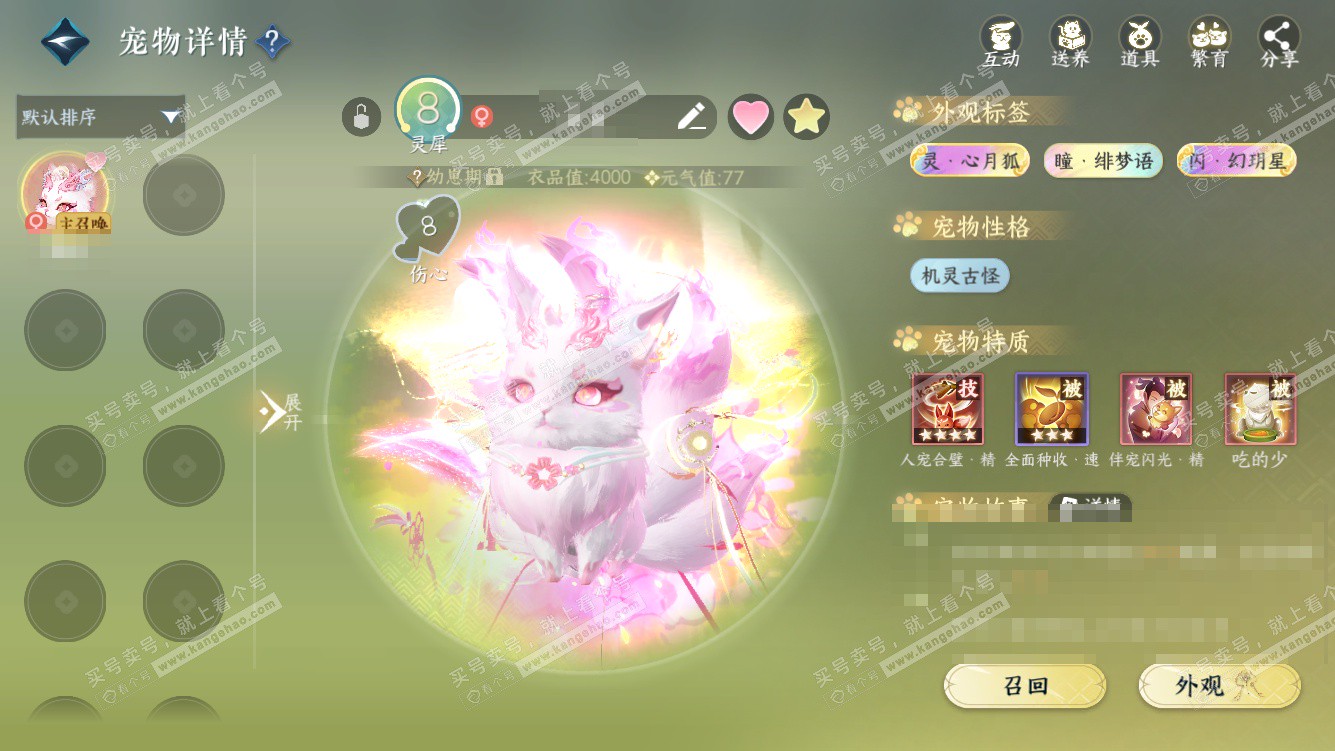Share the pet via 分享 icon
This screenshot has width=1335, height=751.
point(1279,42)
